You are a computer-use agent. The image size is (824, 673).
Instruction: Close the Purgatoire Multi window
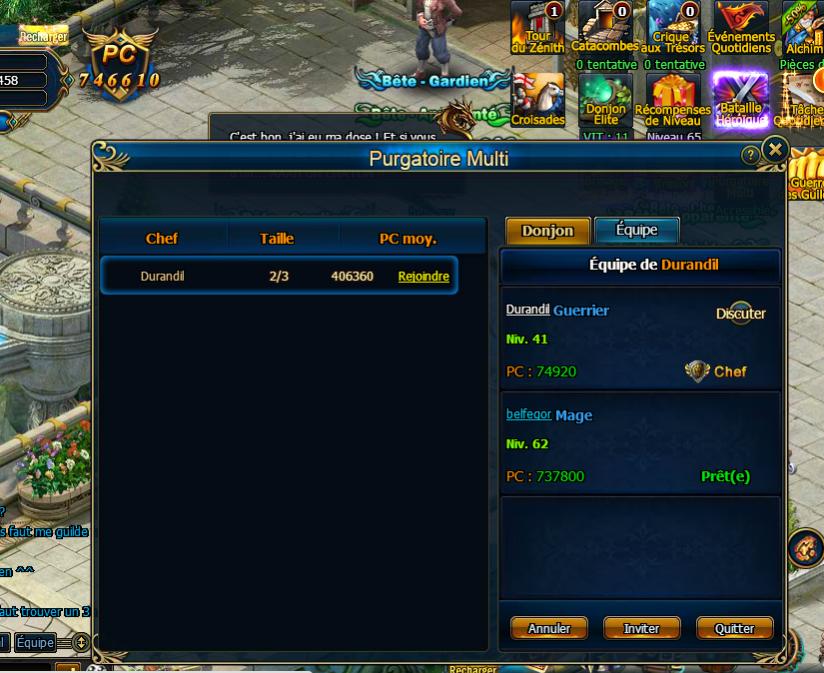775,150
